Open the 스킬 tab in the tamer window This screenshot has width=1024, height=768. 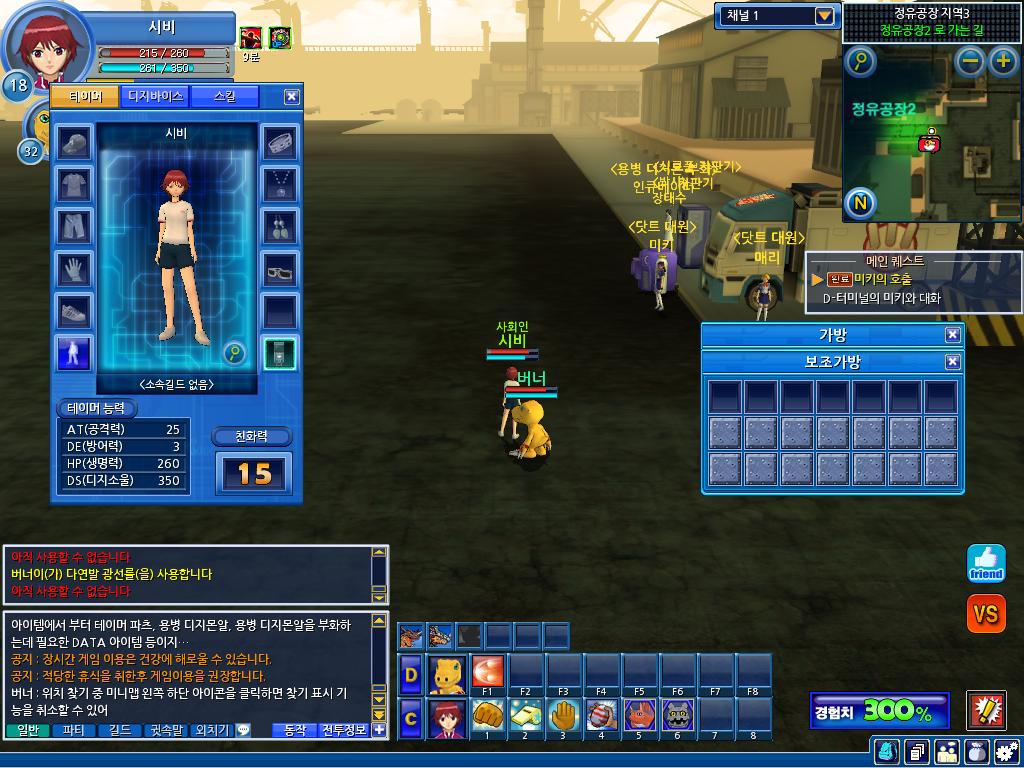click(x=226, y=96)
